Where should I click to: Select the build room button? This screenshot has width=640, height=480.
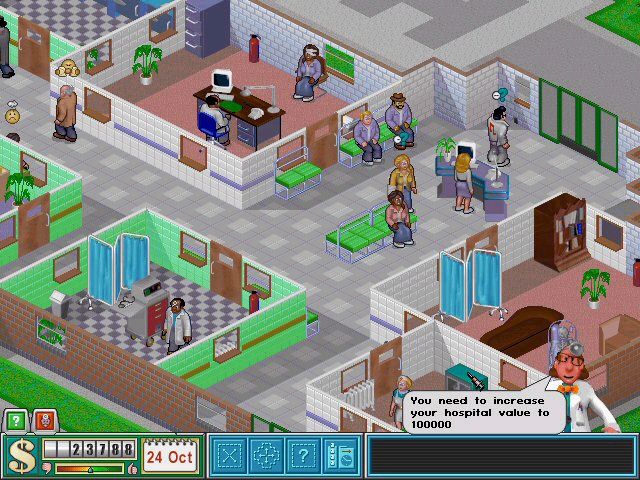point(230,457)
